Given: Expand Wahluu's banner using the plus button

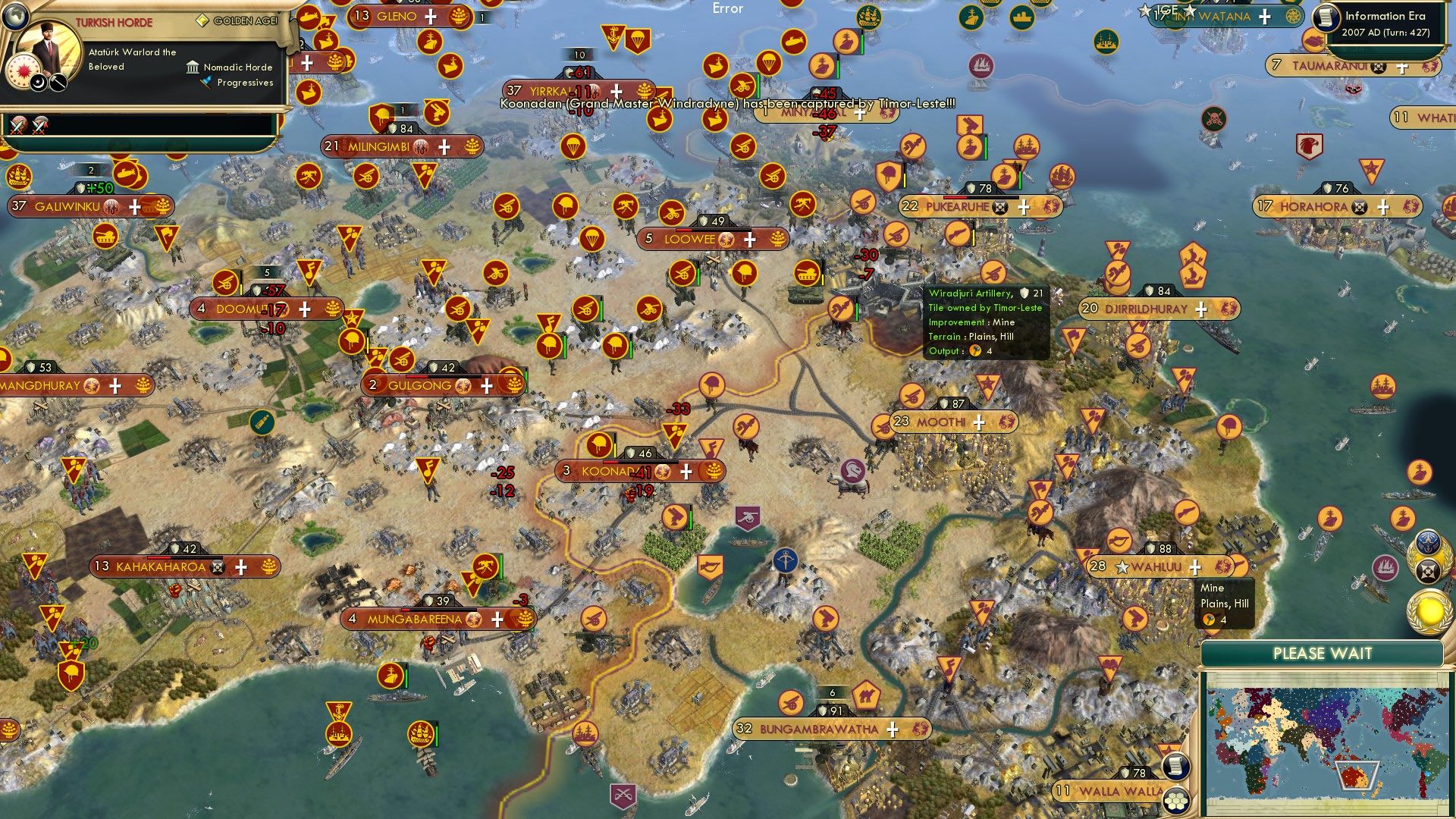Looking at the screenshot, I should click(x=1196, y=566).
